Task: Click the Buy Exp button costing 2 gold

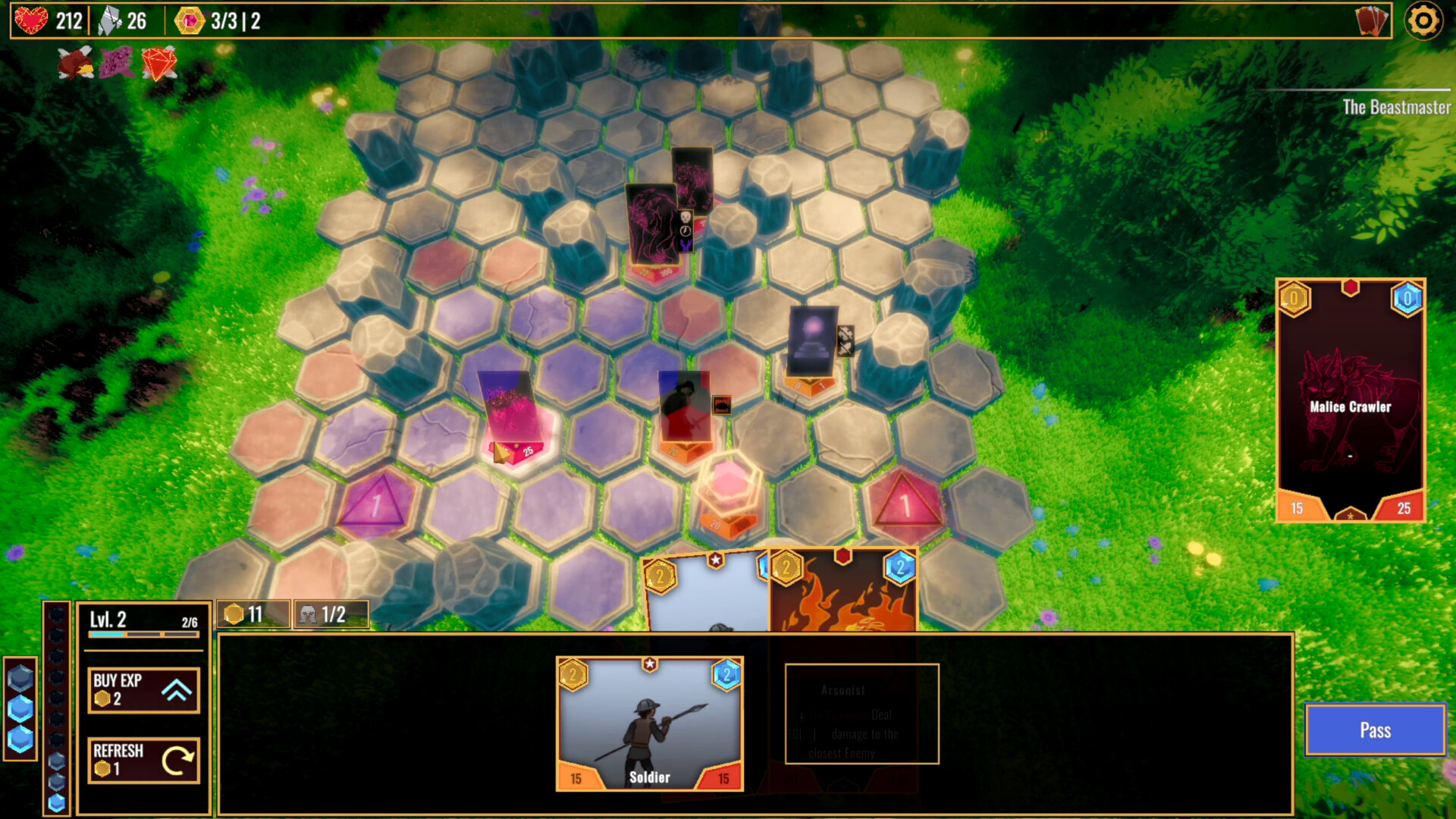Action: point(143,690)
